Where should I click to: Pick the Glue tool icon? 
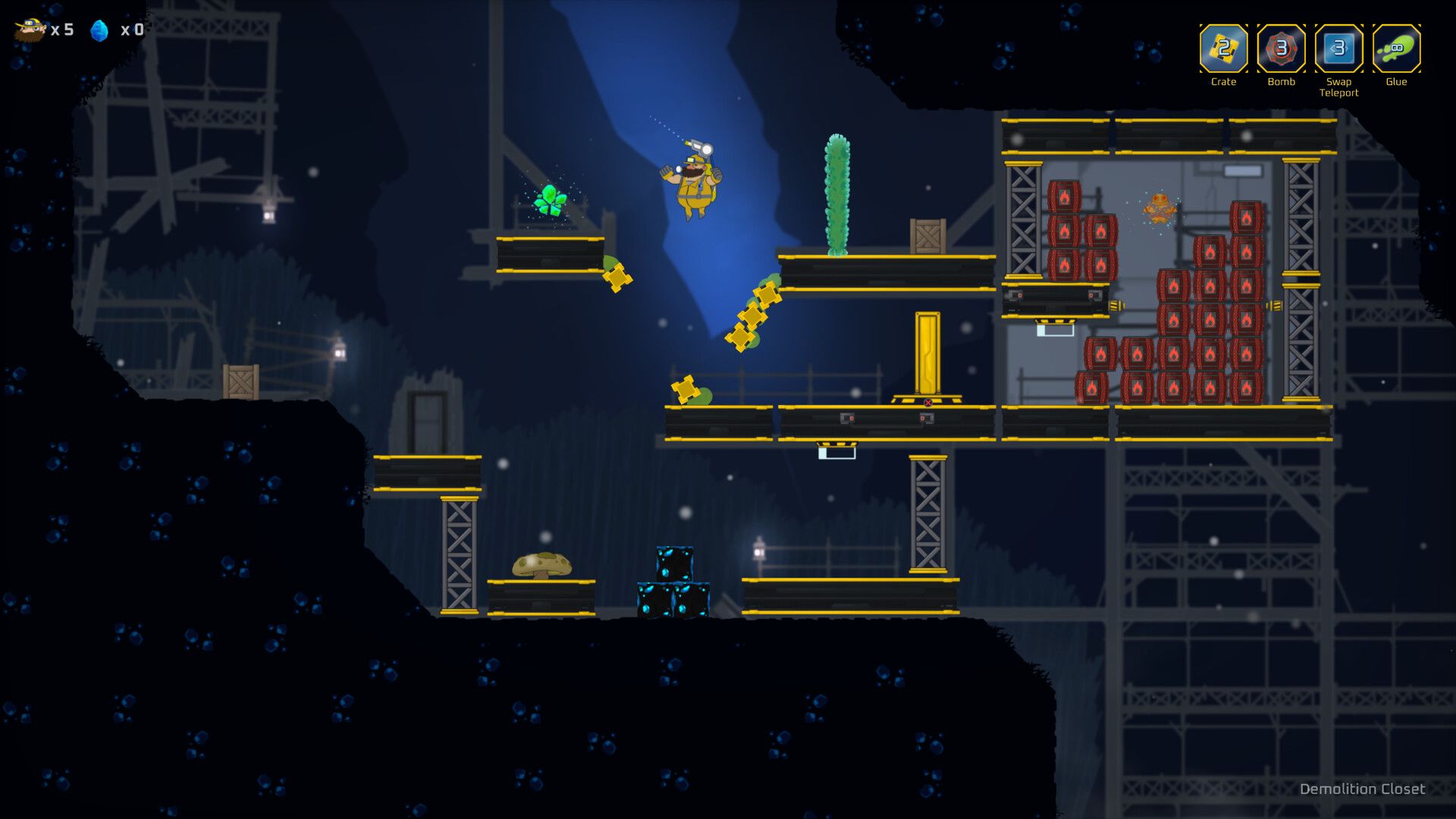pyautogui.click(x=1396, y=49)
